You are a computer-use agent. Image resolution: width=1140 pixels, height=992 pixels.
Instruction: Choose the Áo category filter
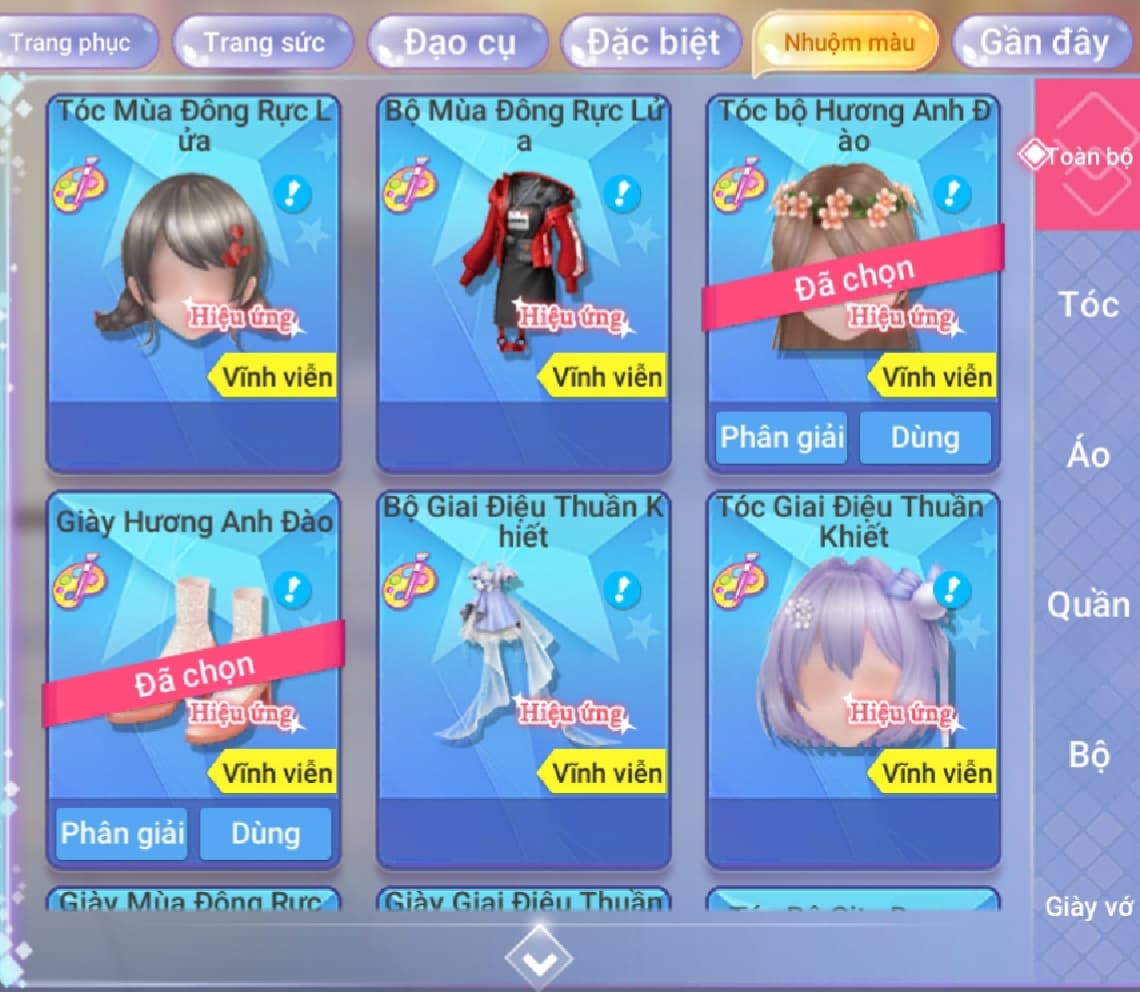click(1087, 456)
